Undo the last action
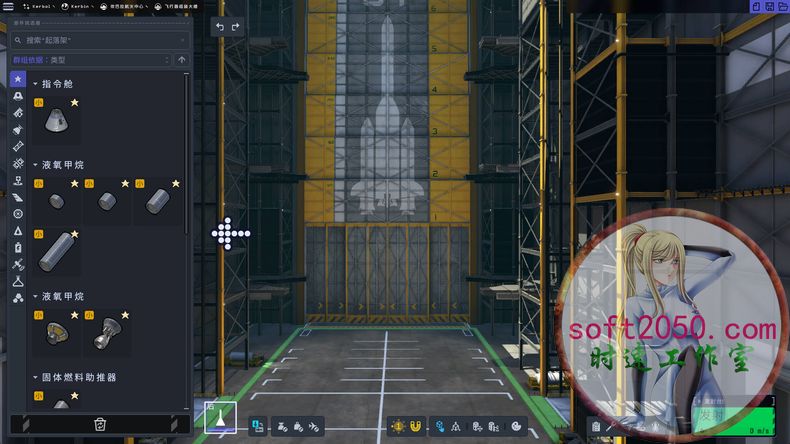Viewport: 790px width, 444px height. pyautogui.click(x=221, y=27)
